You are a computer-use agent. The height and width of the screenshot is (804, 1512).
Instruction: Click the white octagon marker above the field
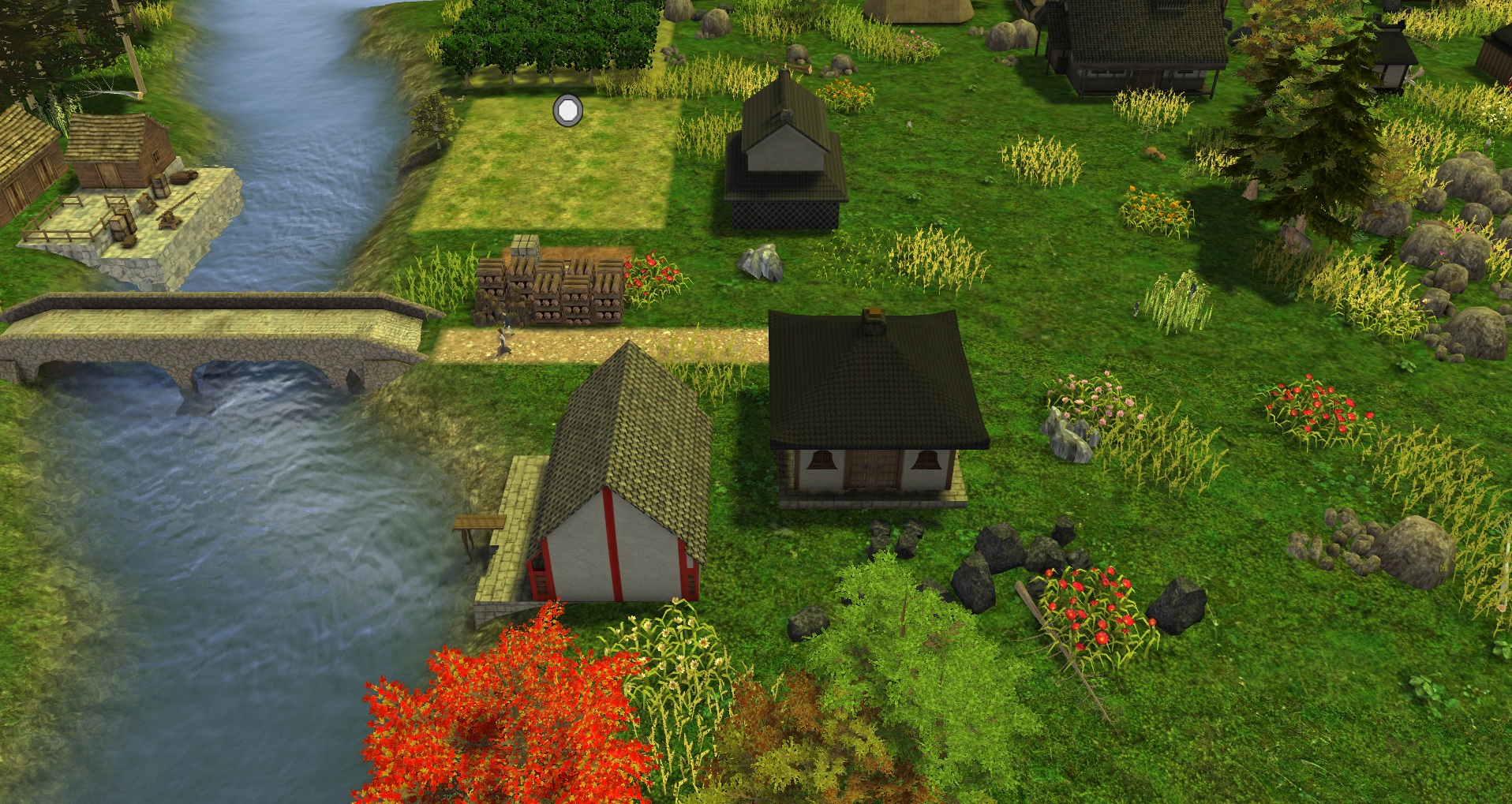(x=567, y=110)
